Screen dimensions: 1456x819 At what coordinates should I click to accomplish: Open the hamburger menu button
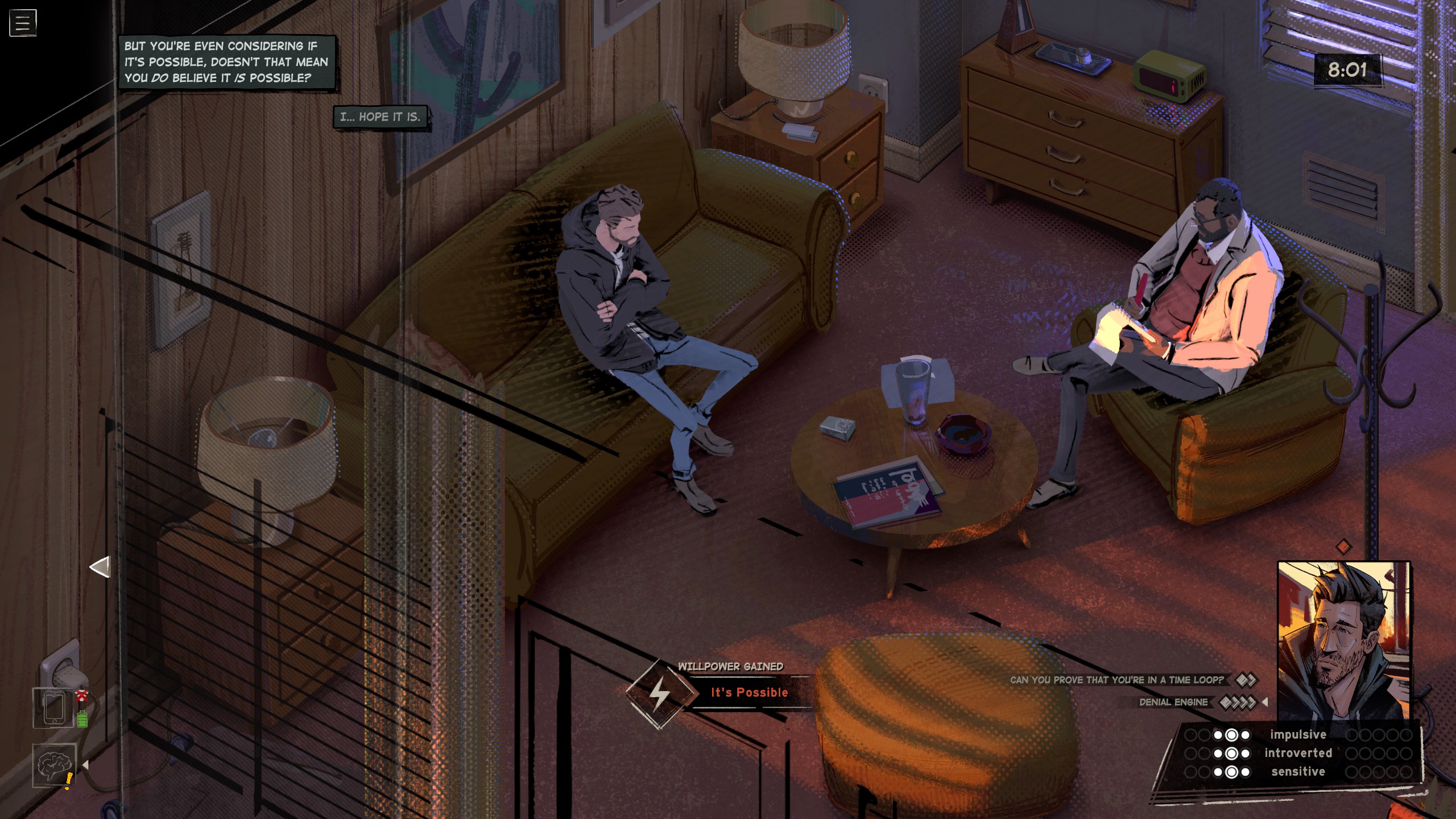tap(23, 23)
